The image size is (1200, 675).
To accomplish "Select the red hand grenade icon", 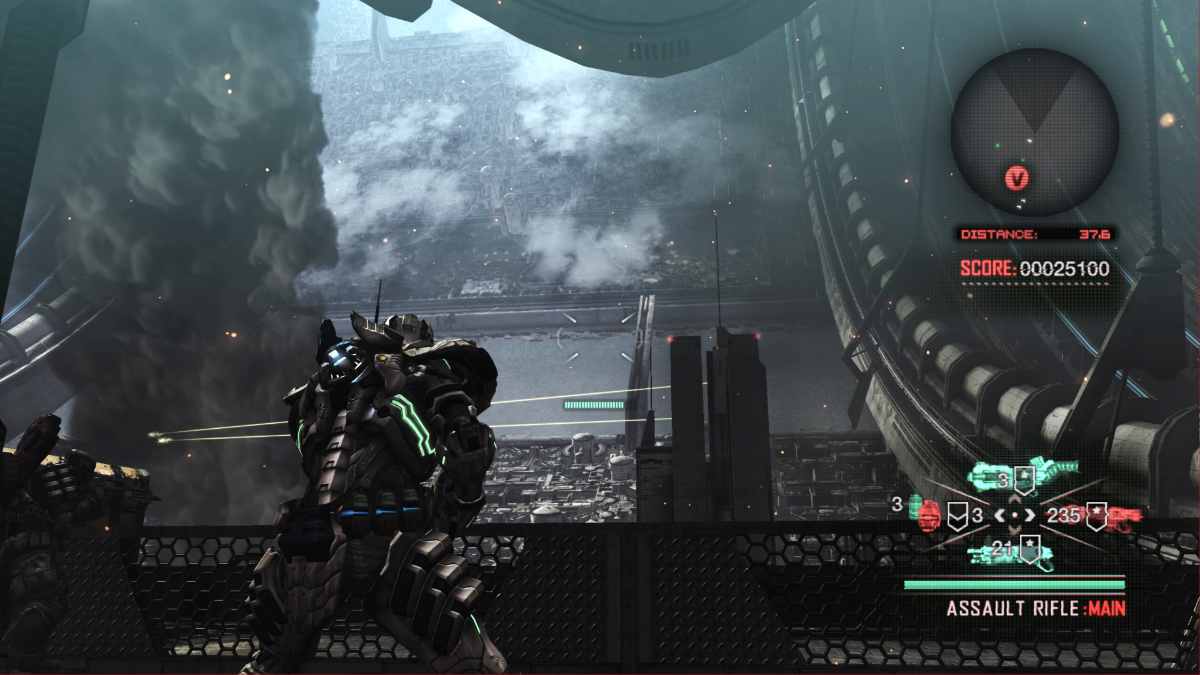I will click(x=927, y=516).
